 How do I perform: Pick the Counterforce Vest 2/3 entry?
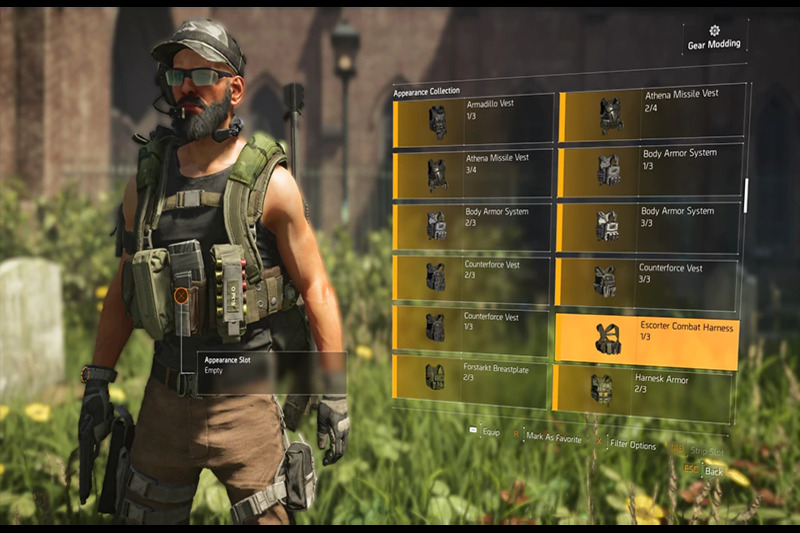pyautogui.click(x=473, y=278)
